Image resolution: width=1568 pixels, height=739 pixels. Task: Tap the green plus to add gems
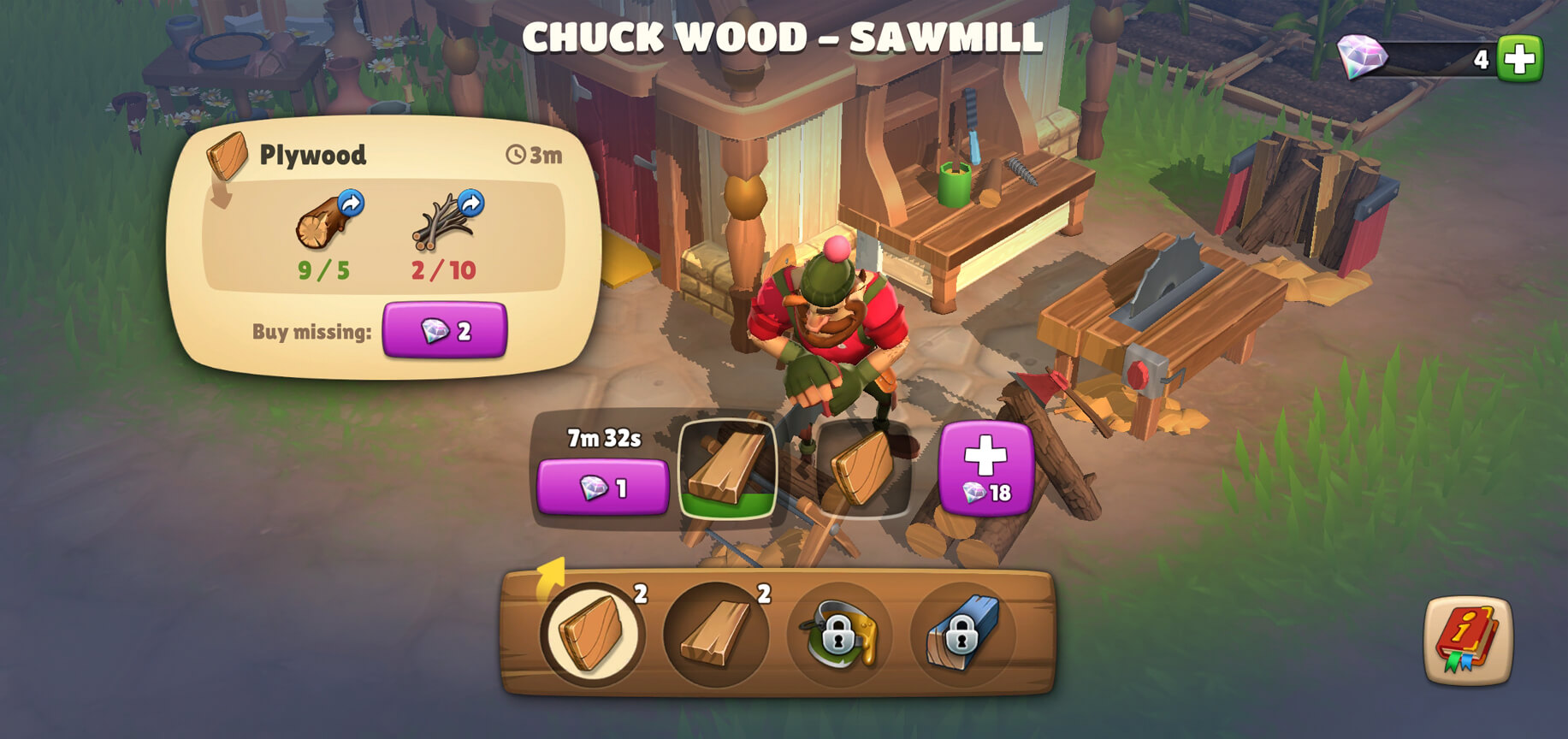tap(1519, 59)
